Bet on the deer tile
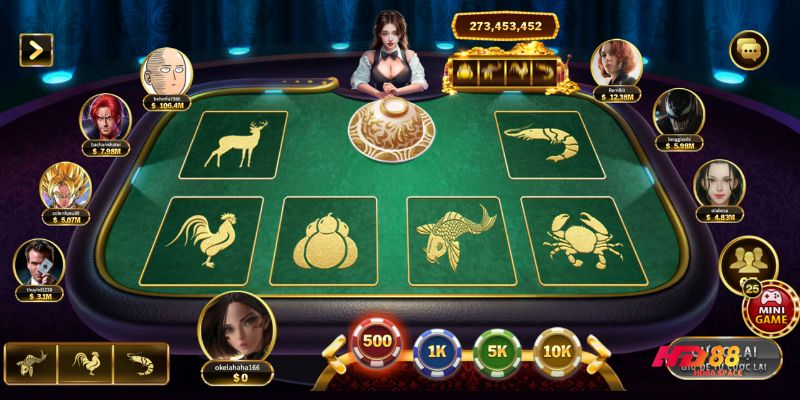The image size is (800, 400). click(239, 144)
